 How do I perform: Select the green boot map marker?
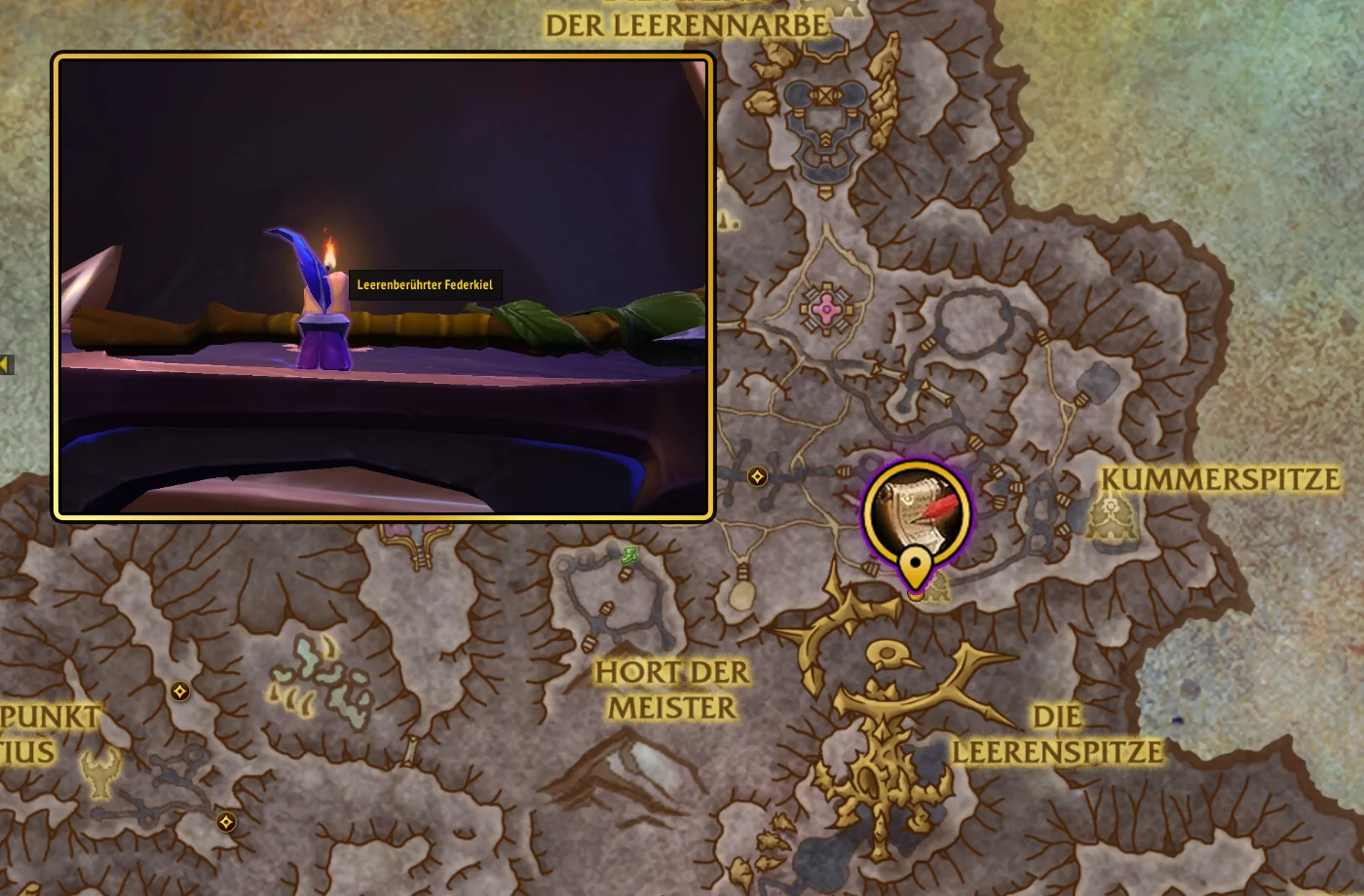coord(629,556)
